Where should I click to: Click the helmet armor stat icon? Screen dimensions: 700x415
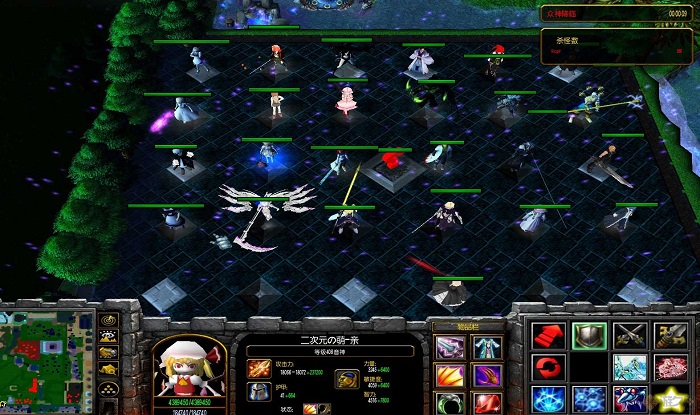tap(254, 389)
